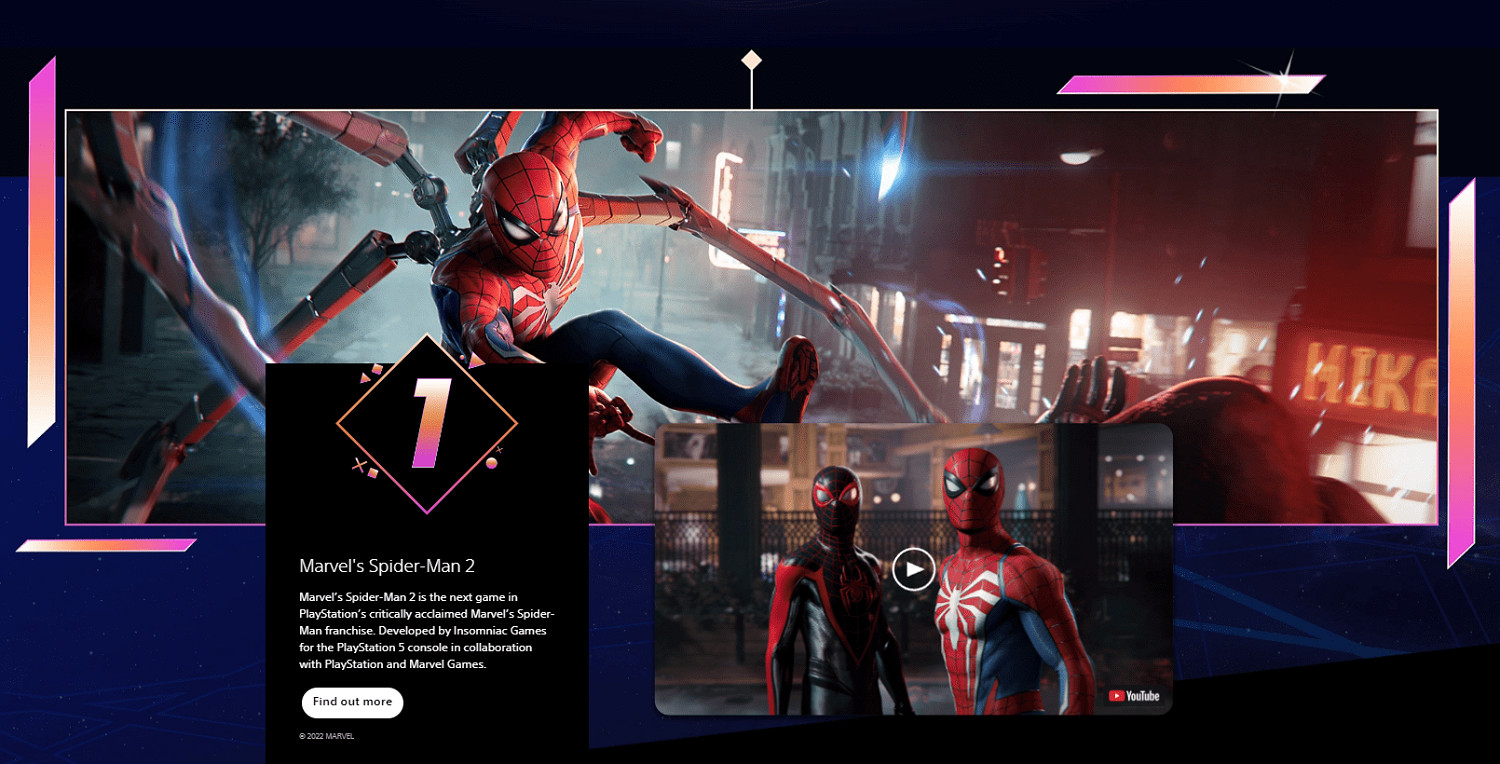1500x764 pixels.
Task: Click the tiny X mark beside the diamond badge
Action: (x=359, y=465)
